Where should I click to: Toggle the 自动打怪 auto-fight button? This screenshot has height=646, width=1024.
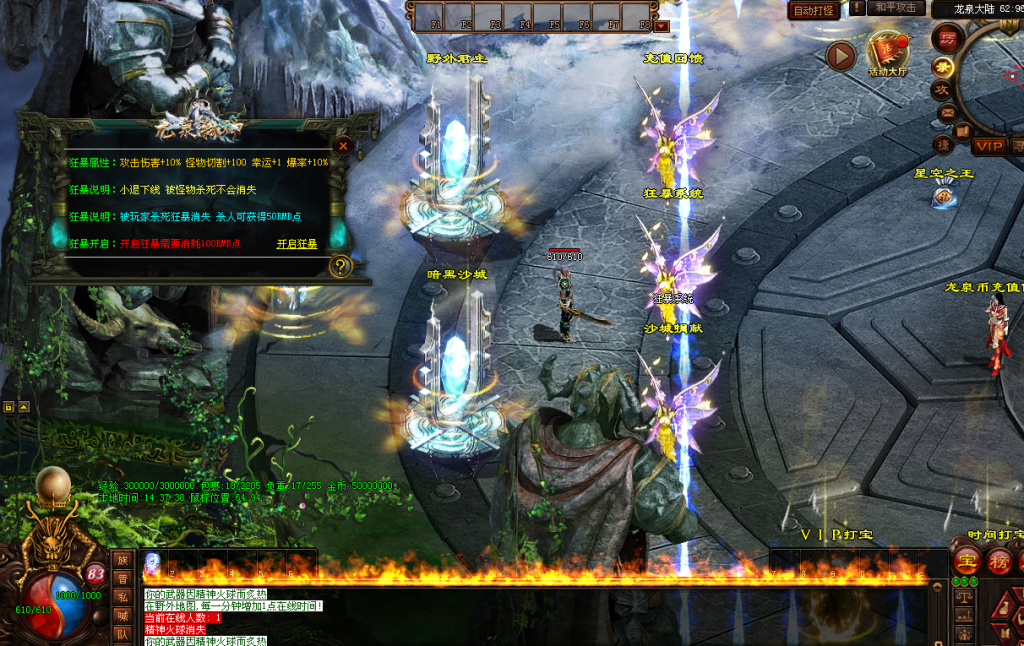click(x=813, y=10)
